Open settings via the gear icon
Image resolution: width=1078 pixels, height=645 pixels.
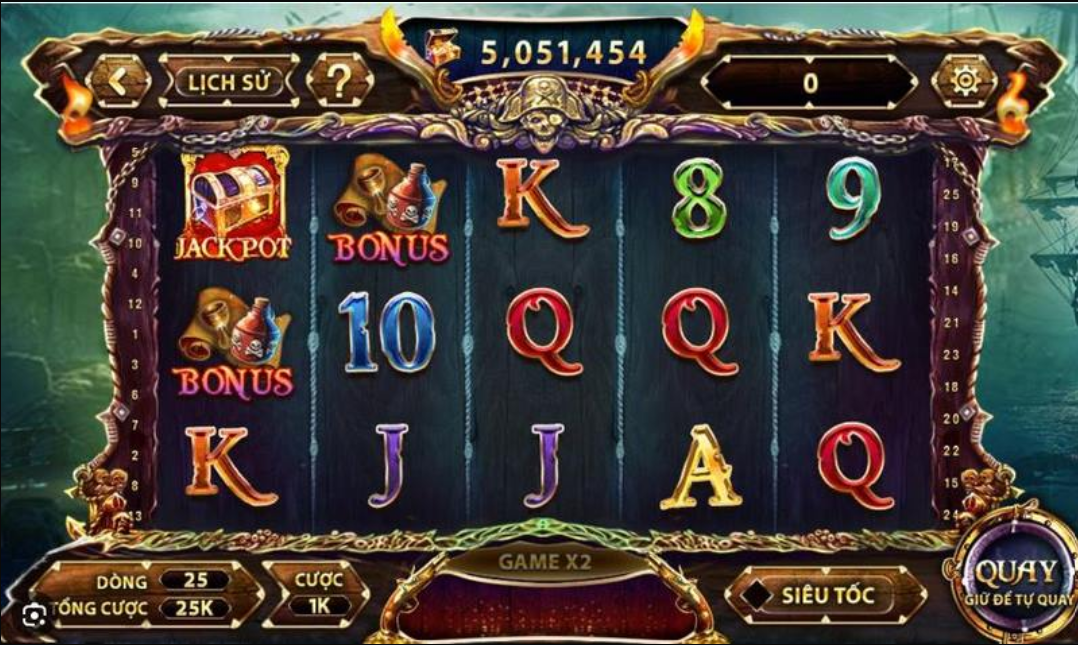point(964,82)
